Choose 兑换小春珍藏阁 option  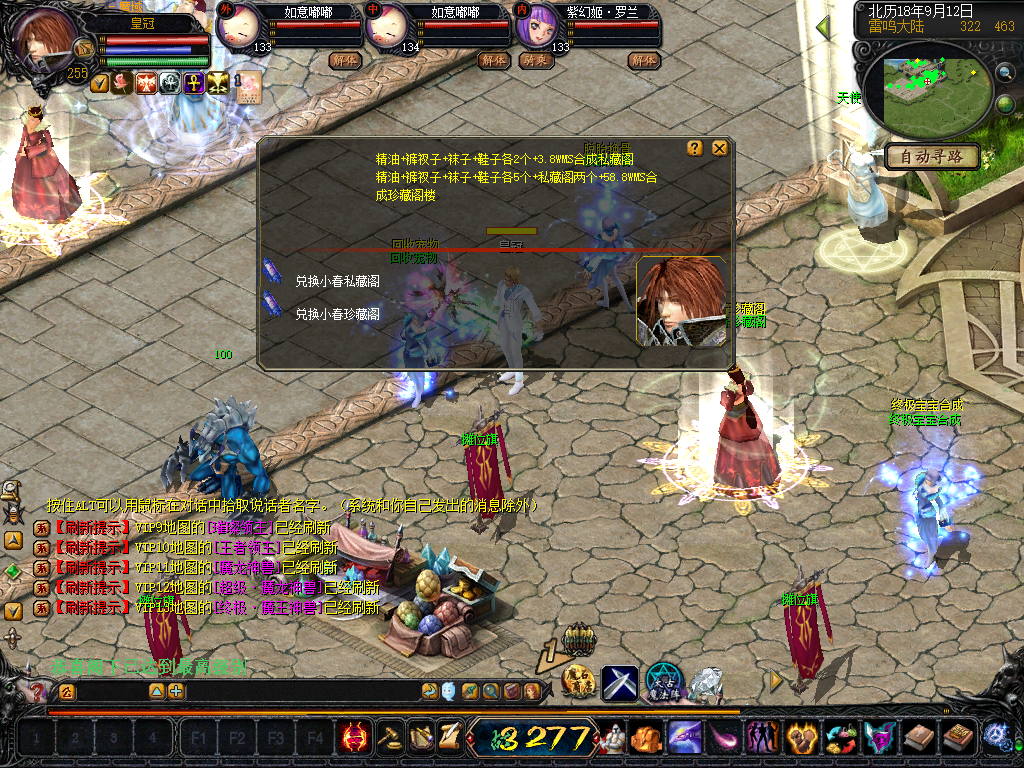pyautogui.click(x=336, y=314)
